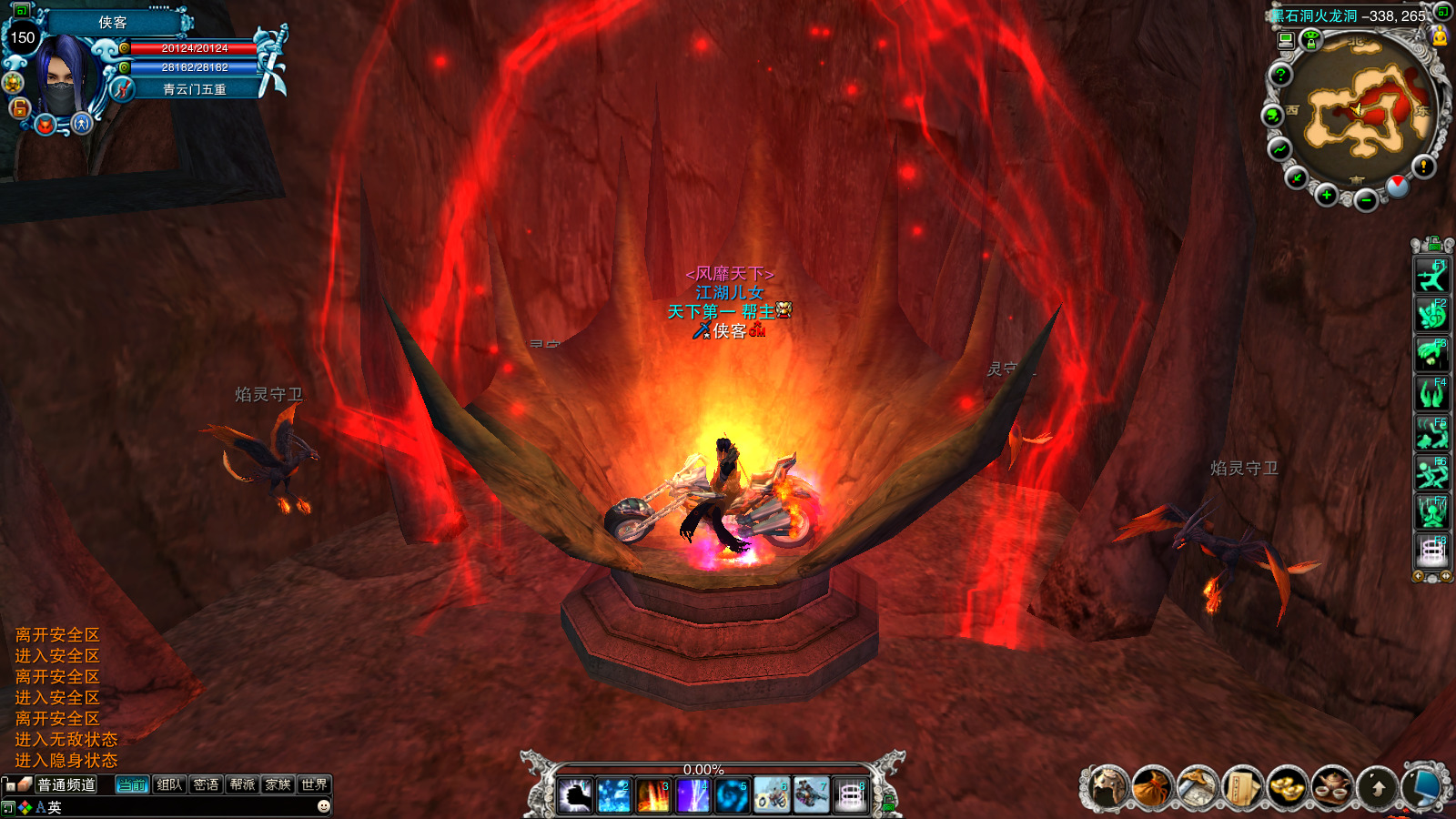Click the yellow exclamation button by the minimap
Image resolution: width=1456 pixels, height=819 pixels.
tap(1423, 166)
